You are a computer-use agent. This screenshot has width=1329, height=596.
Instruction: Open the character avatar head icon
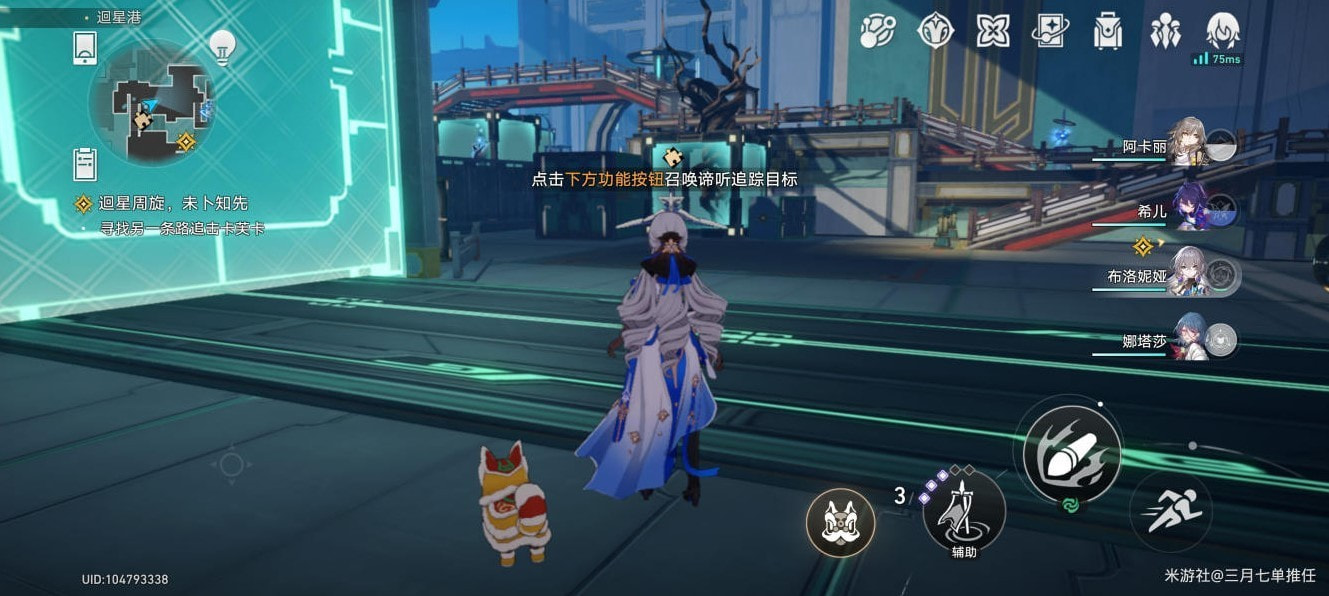[x=1222, y=29]
